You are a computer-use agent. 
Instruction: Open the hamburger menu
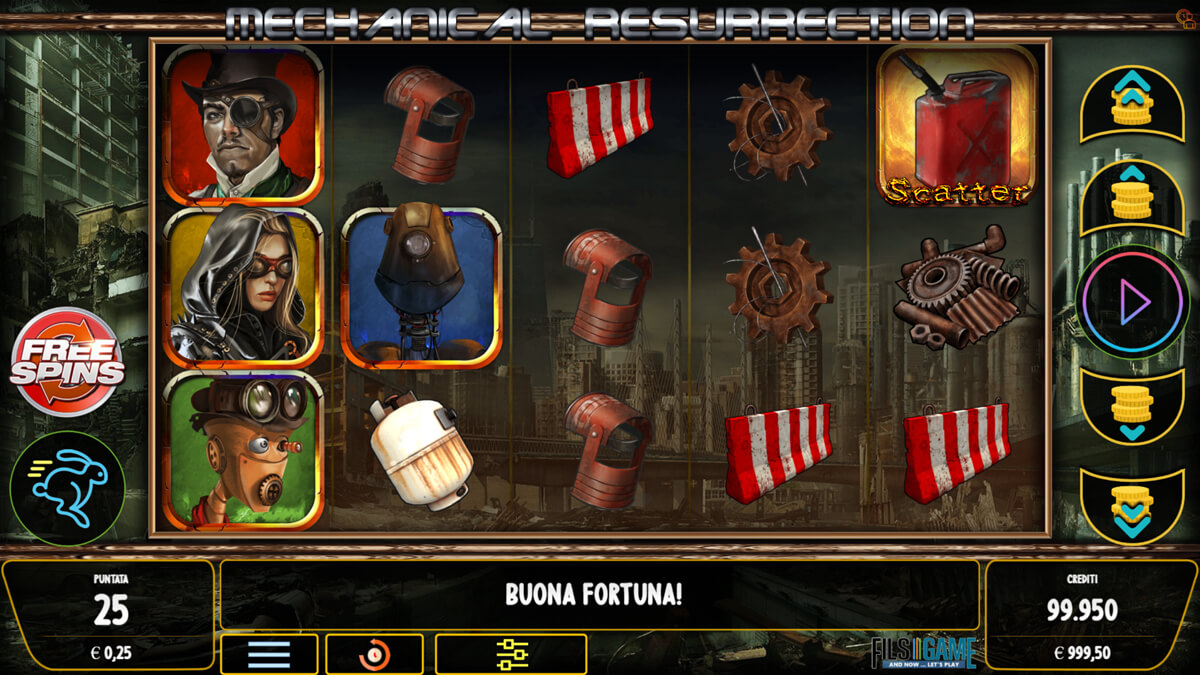(269, 654)
